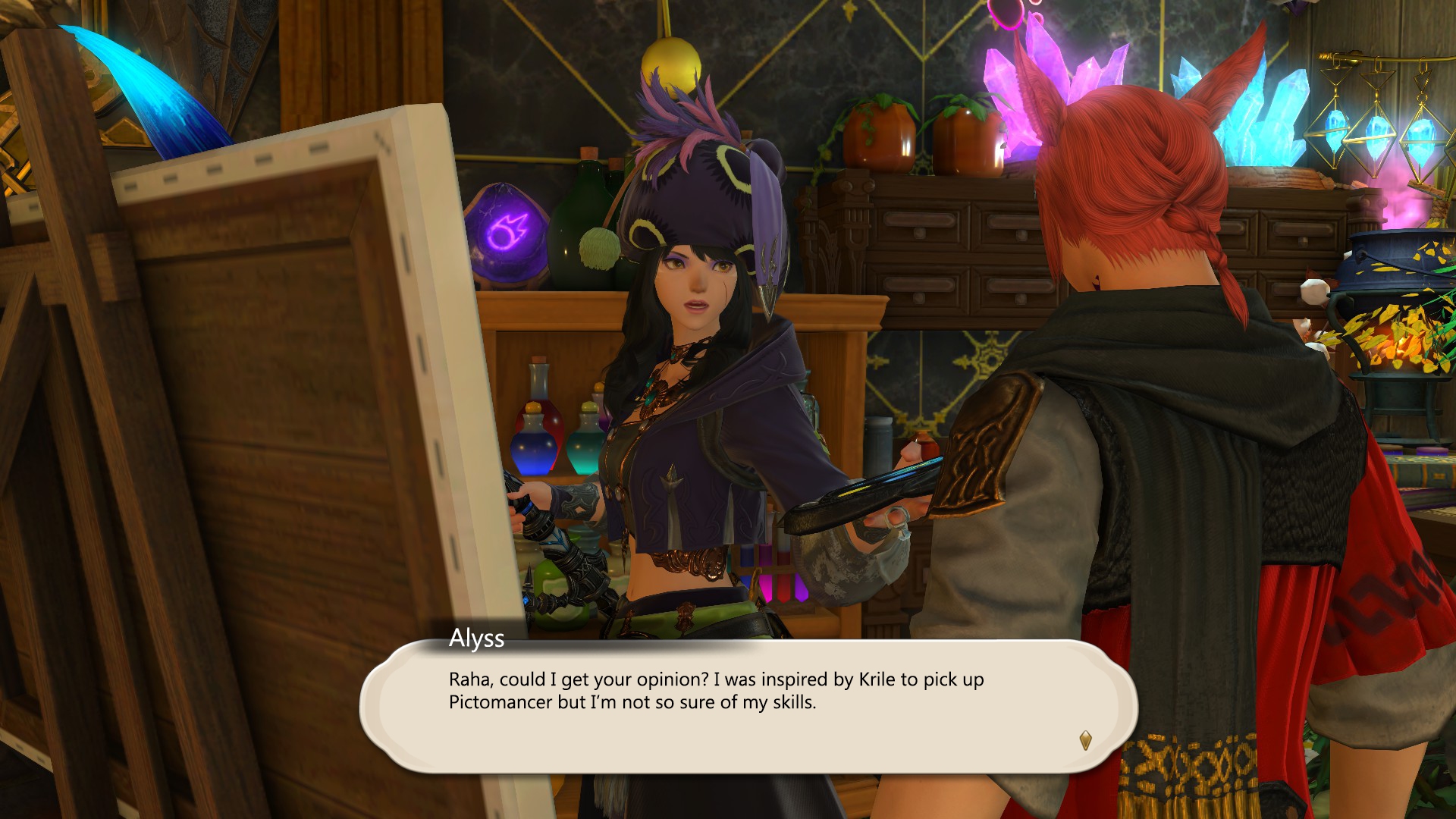Click the golden dialogue advance arrow
Screen dimensions: 1456x819
(x=1085, y=740)
